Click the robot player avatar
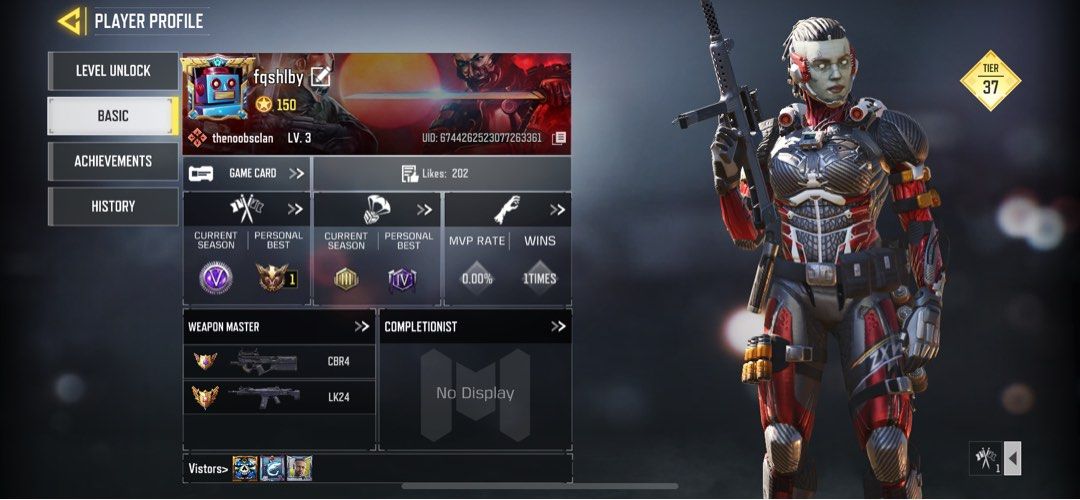 [x=217, y=89]
